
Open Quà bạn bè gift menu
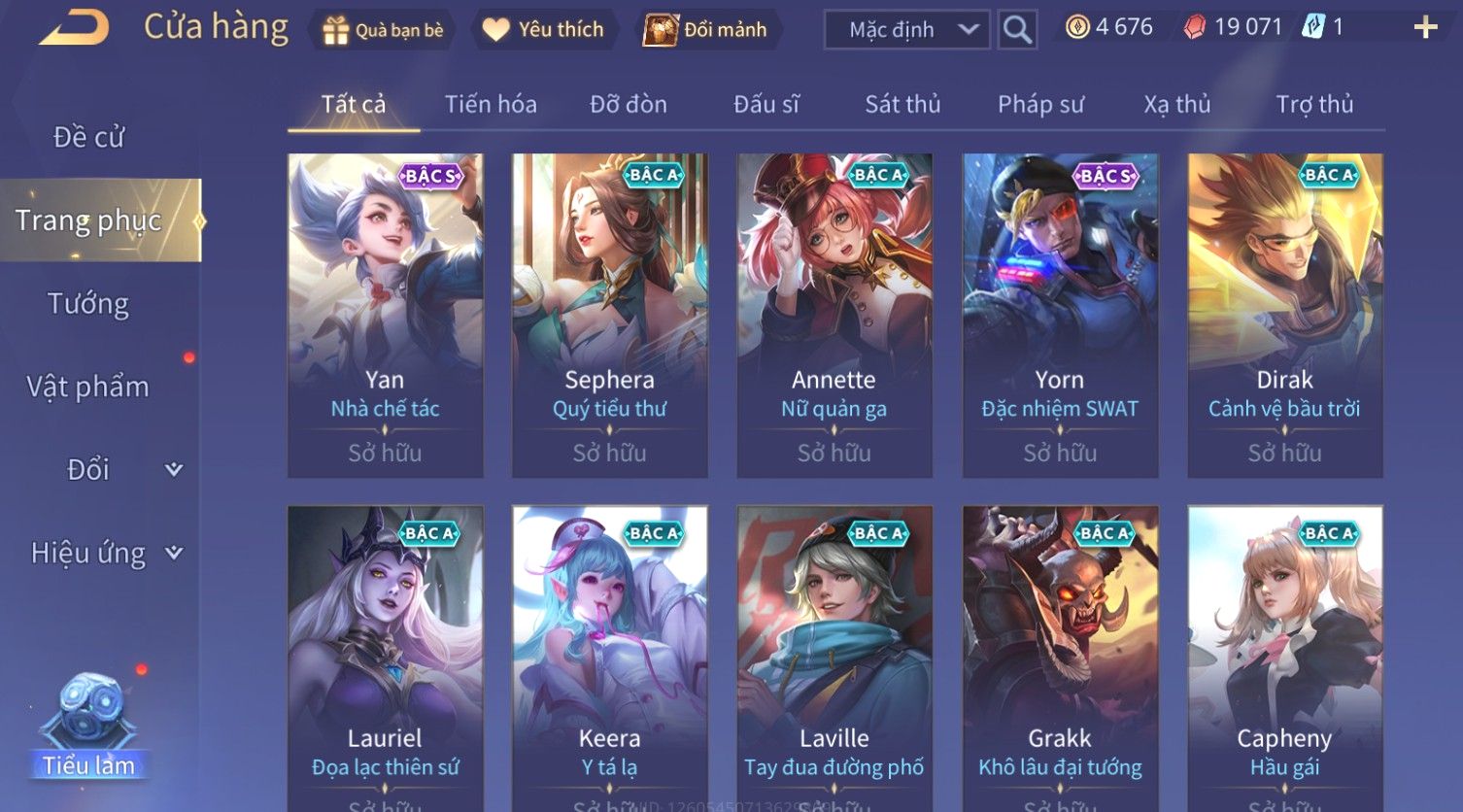(383, 30)
